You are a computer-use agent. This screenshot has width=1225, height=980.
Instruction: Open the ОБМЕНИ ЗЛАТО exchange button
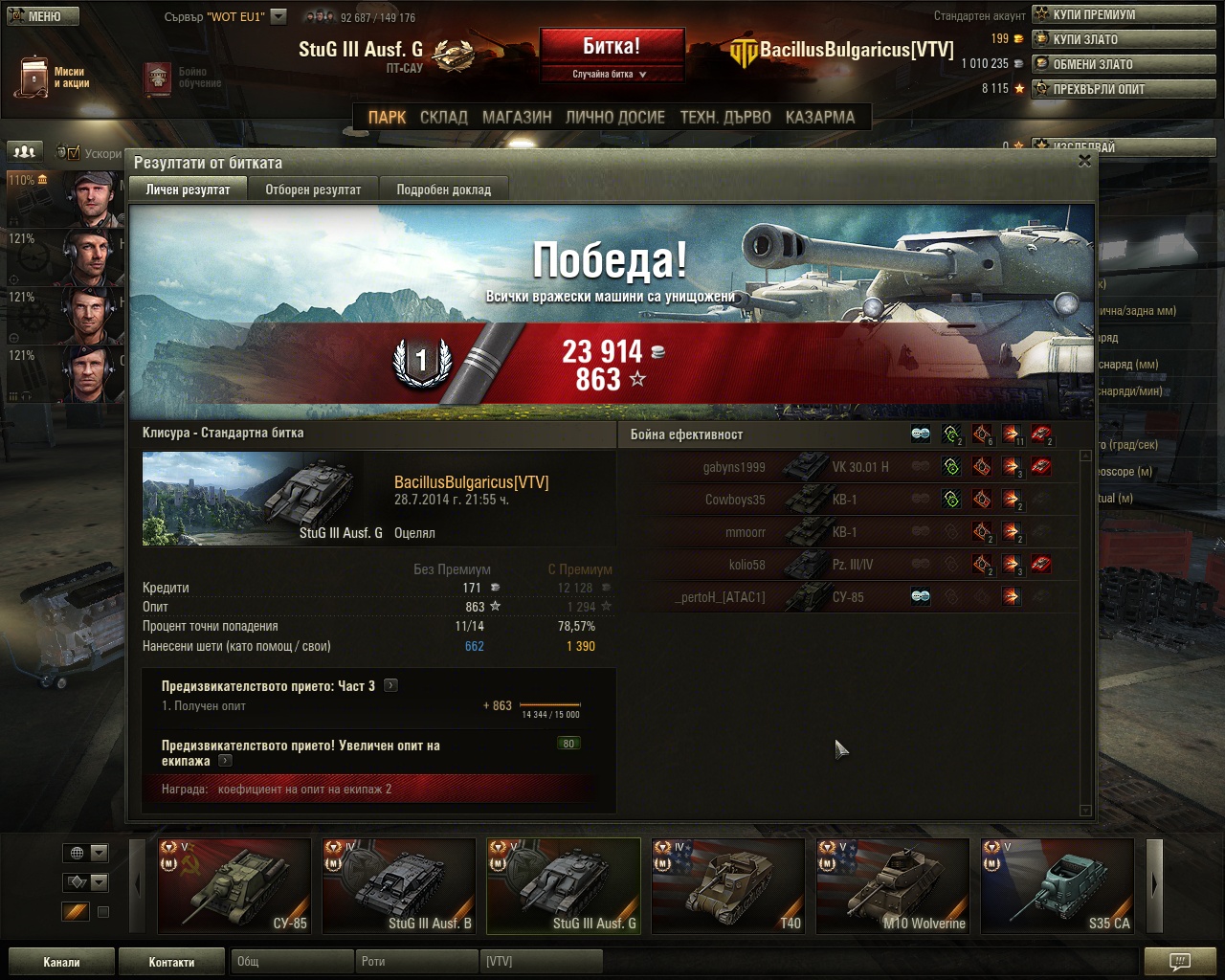point(1123,64)
